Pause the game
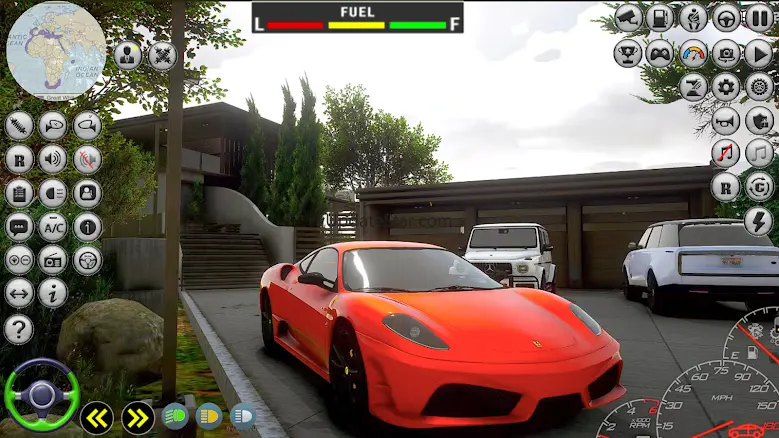Viewport: 779px width, 438px height. [x=759, y=17]
